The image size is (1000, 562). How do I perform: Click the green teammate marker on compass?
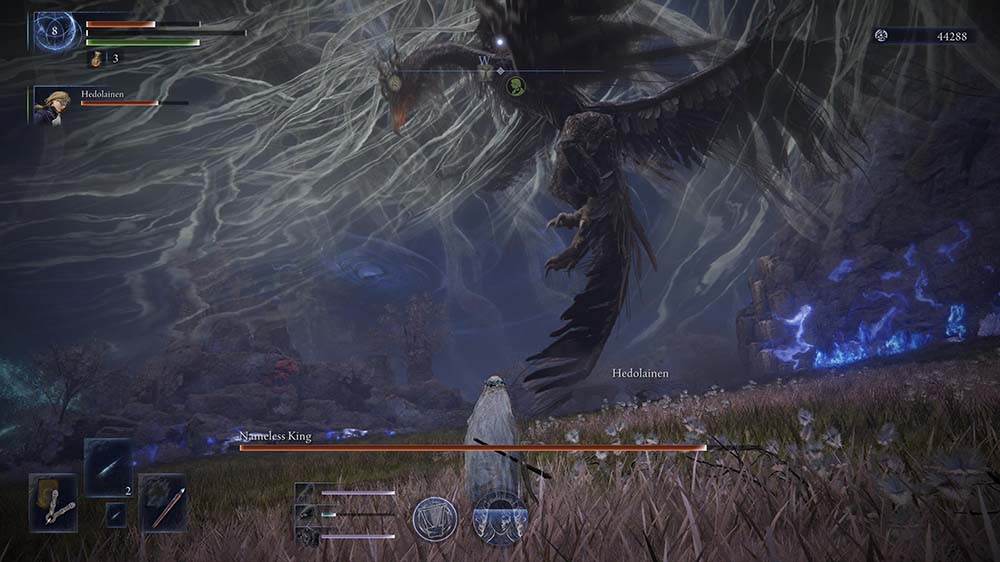click(x=516, y=85)
